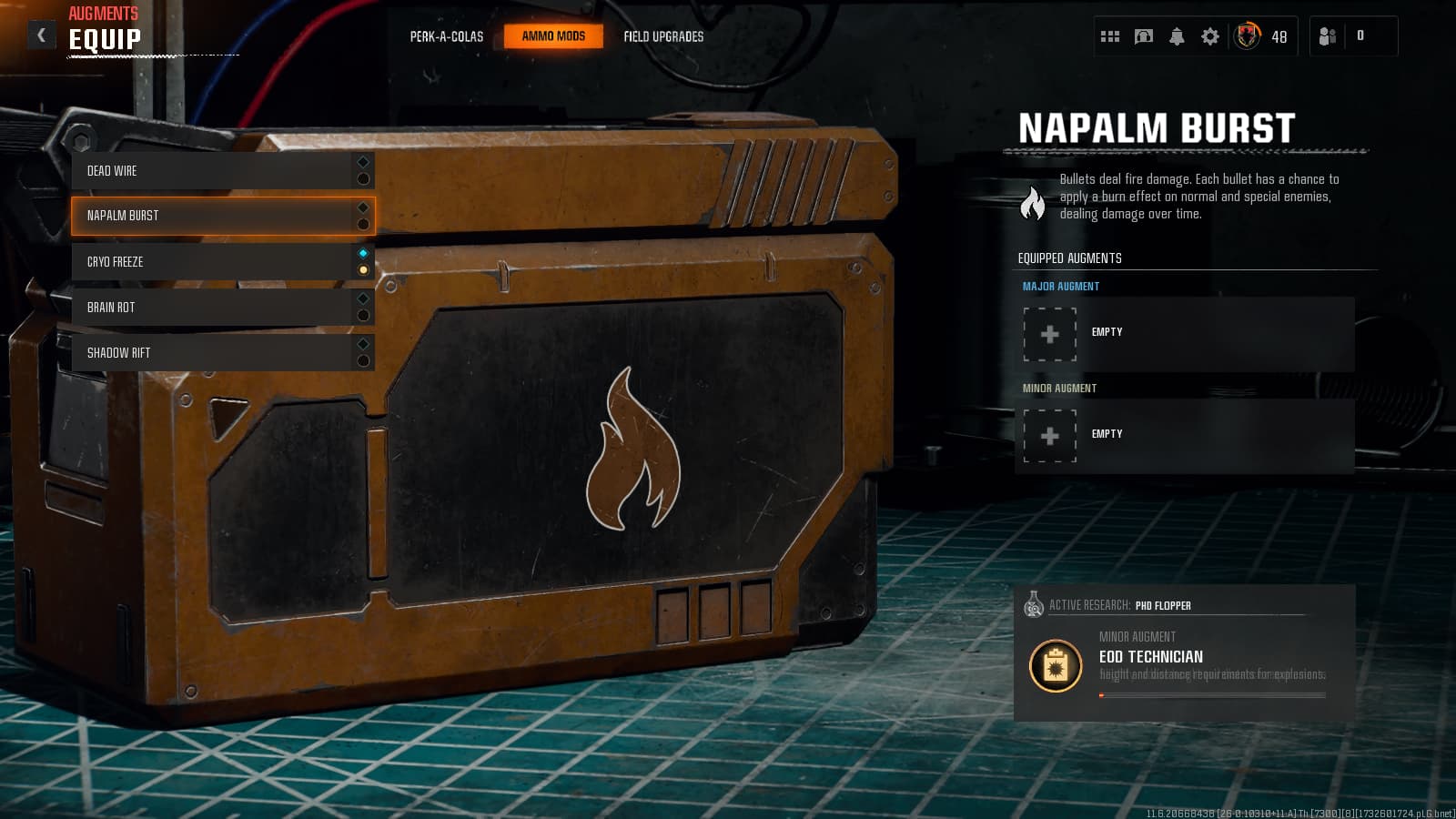
Task: Go back with the arrow button
Action: pyautogui.click(x=41, y=35)
